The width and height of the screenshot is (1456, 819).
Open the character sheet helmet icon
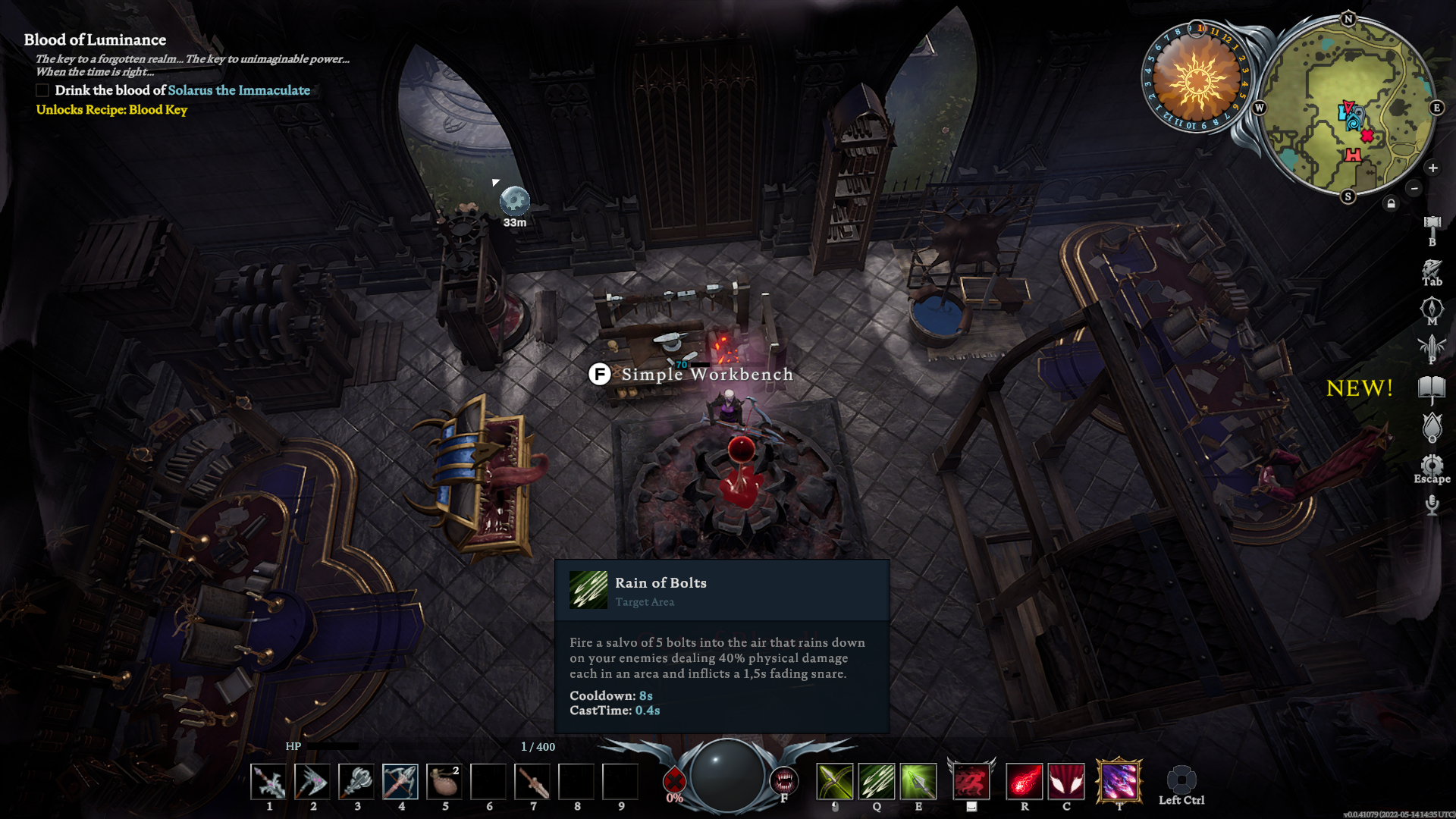pyautogui.click(x=1432, y=269)
